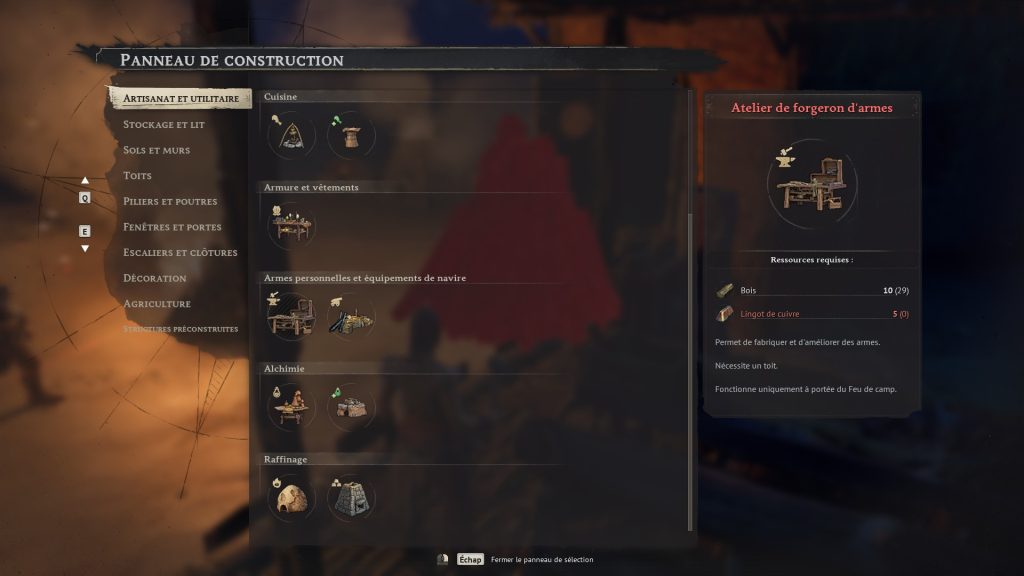Select the stone smelting furnace under Raffinage
Screen dimensions: 1024x576
tap(351, 497)
